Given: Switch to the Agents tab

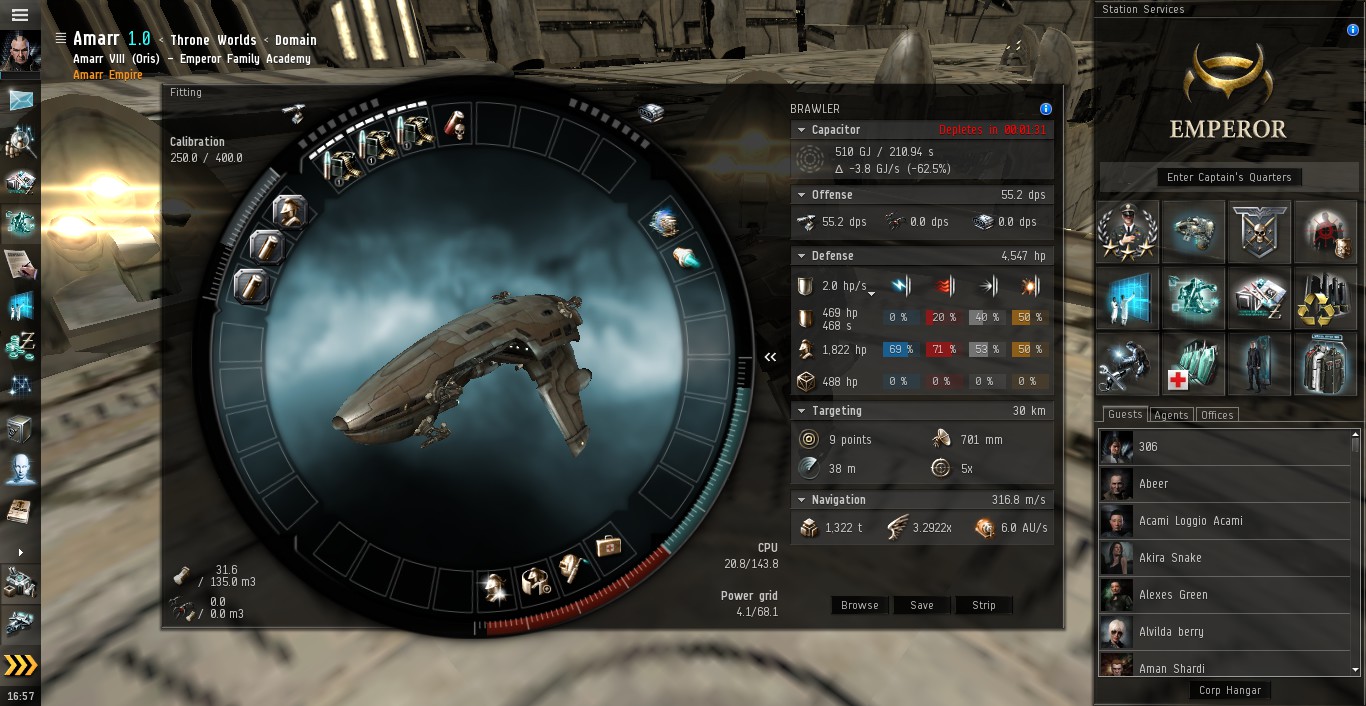Looking at the screenshot, I should click(1171, 415).
